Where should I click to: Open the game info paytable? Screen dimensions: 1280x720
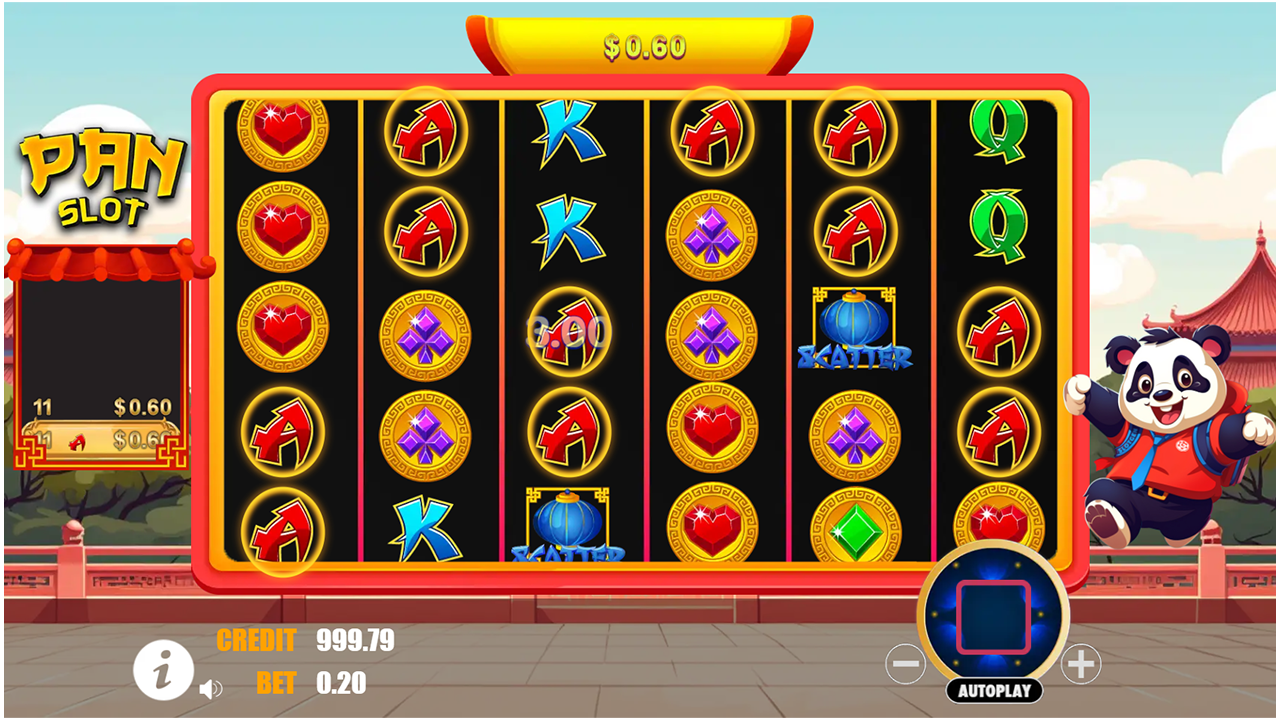(x=163, y=671)
